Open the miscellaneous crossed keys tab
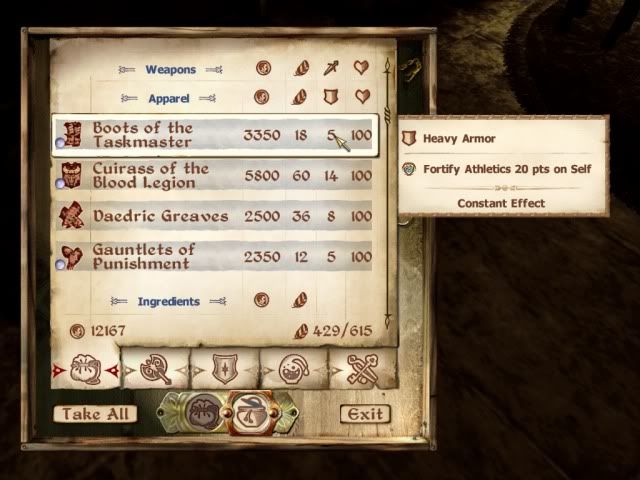 click(362, 369)
